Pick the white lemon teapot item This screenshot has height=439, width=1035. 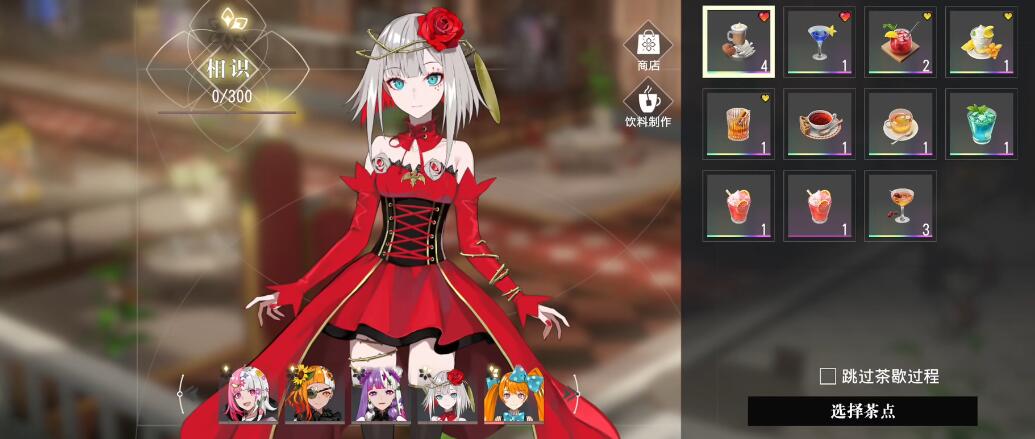pyautogui.click(x=981, y=42)
